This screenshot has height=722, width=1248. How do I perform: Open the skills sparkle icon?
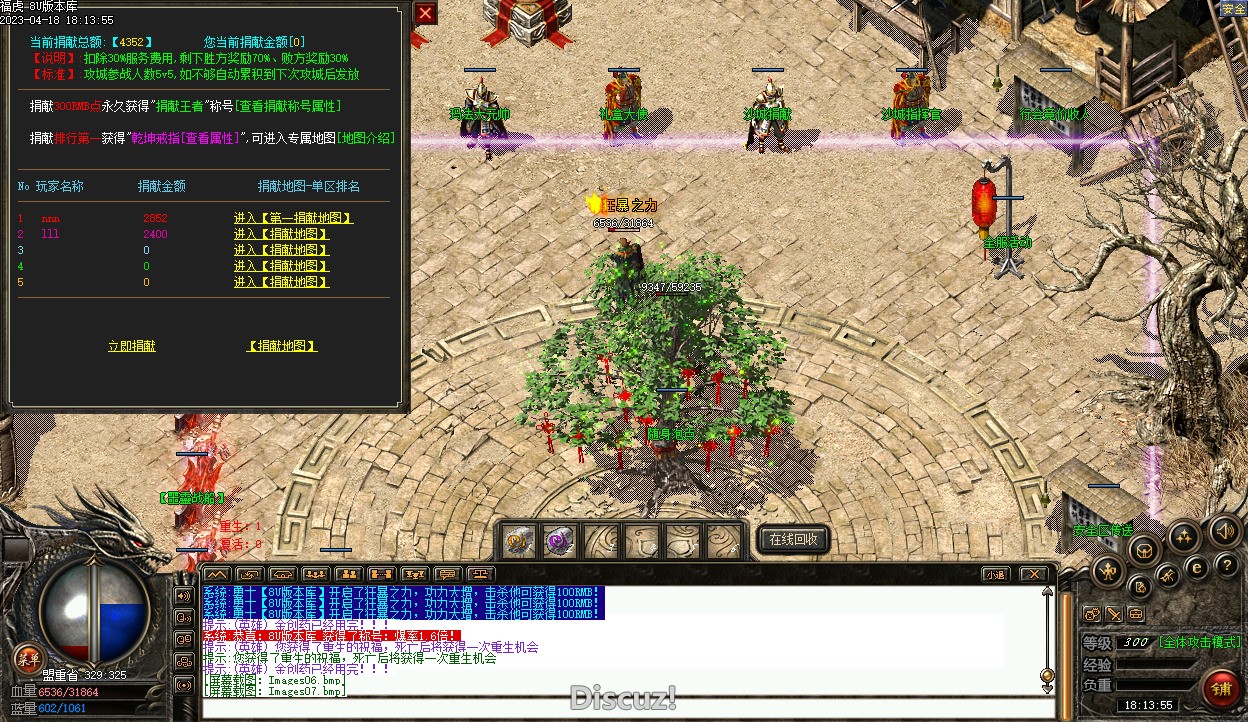(x=1184, y=537)
